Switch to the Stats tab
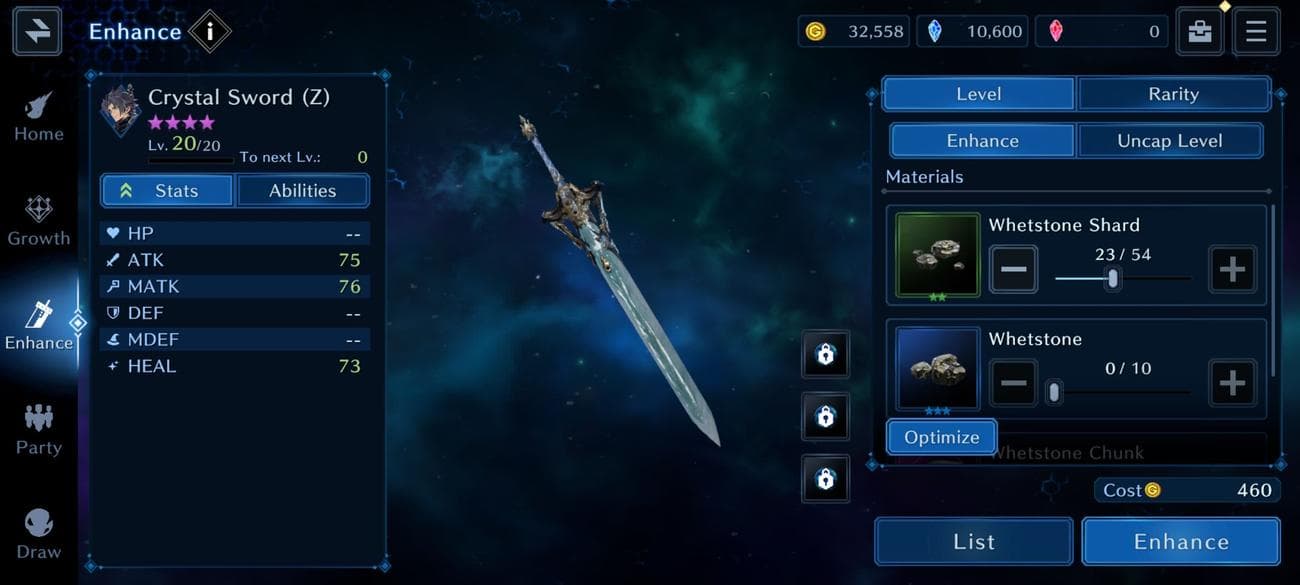 pyautogui.click(x=167, y=191)
